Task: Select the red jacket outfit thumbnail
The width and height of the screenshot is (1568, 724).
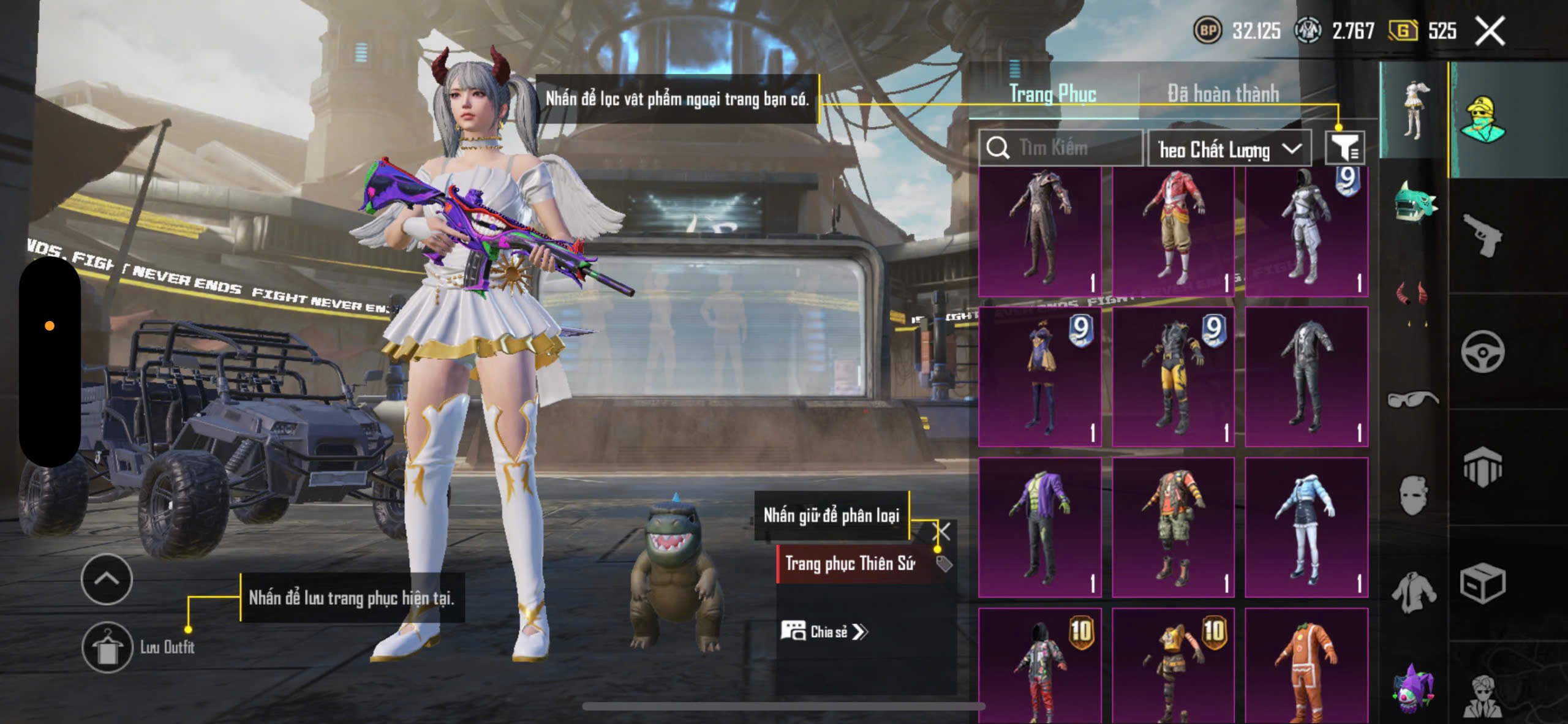Action: coord(1173,232)
